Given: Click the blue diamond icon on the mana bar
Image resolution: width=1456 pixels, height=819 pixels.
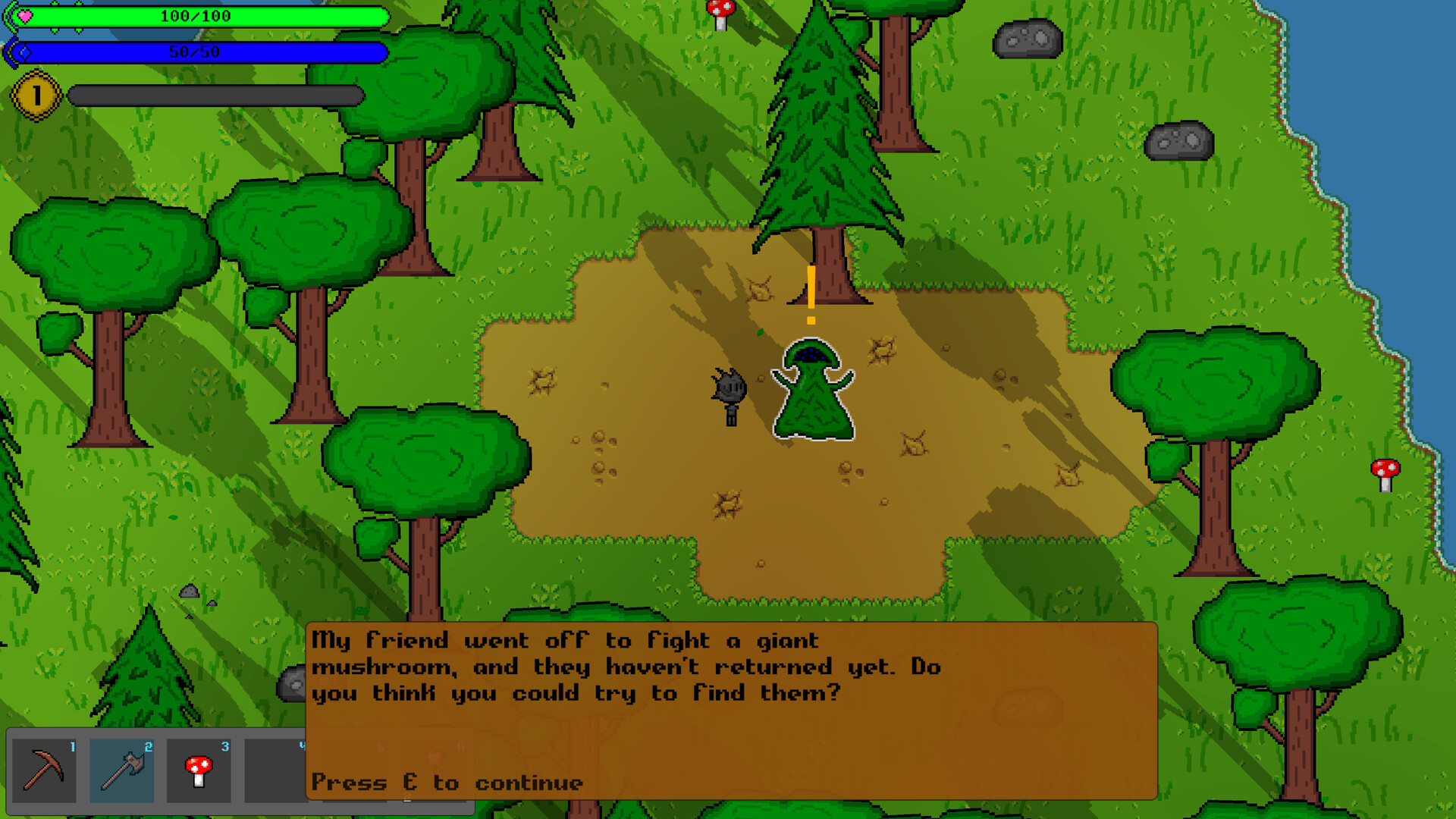Looking at the screenshot, I should [x=25, y=52].
